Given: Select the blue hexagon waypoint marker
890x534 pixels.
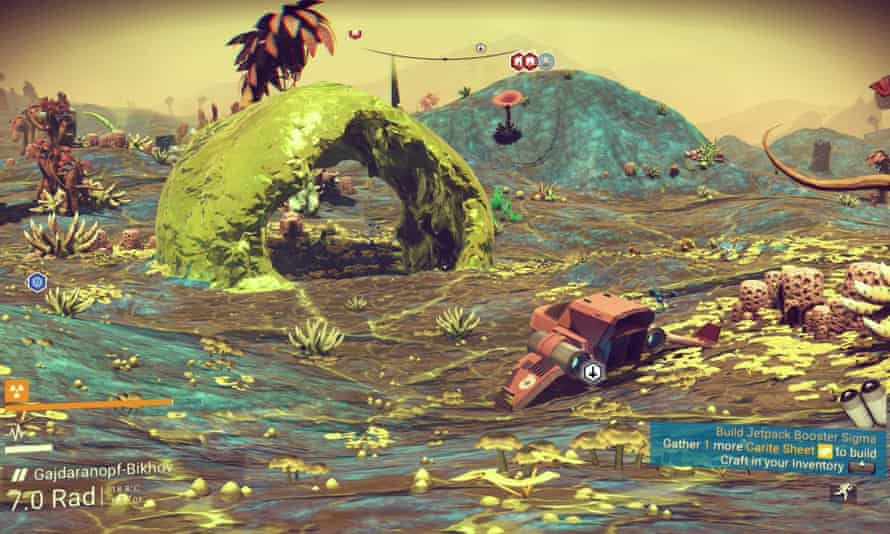Looking at the screenshot, I should pos(37,283).
